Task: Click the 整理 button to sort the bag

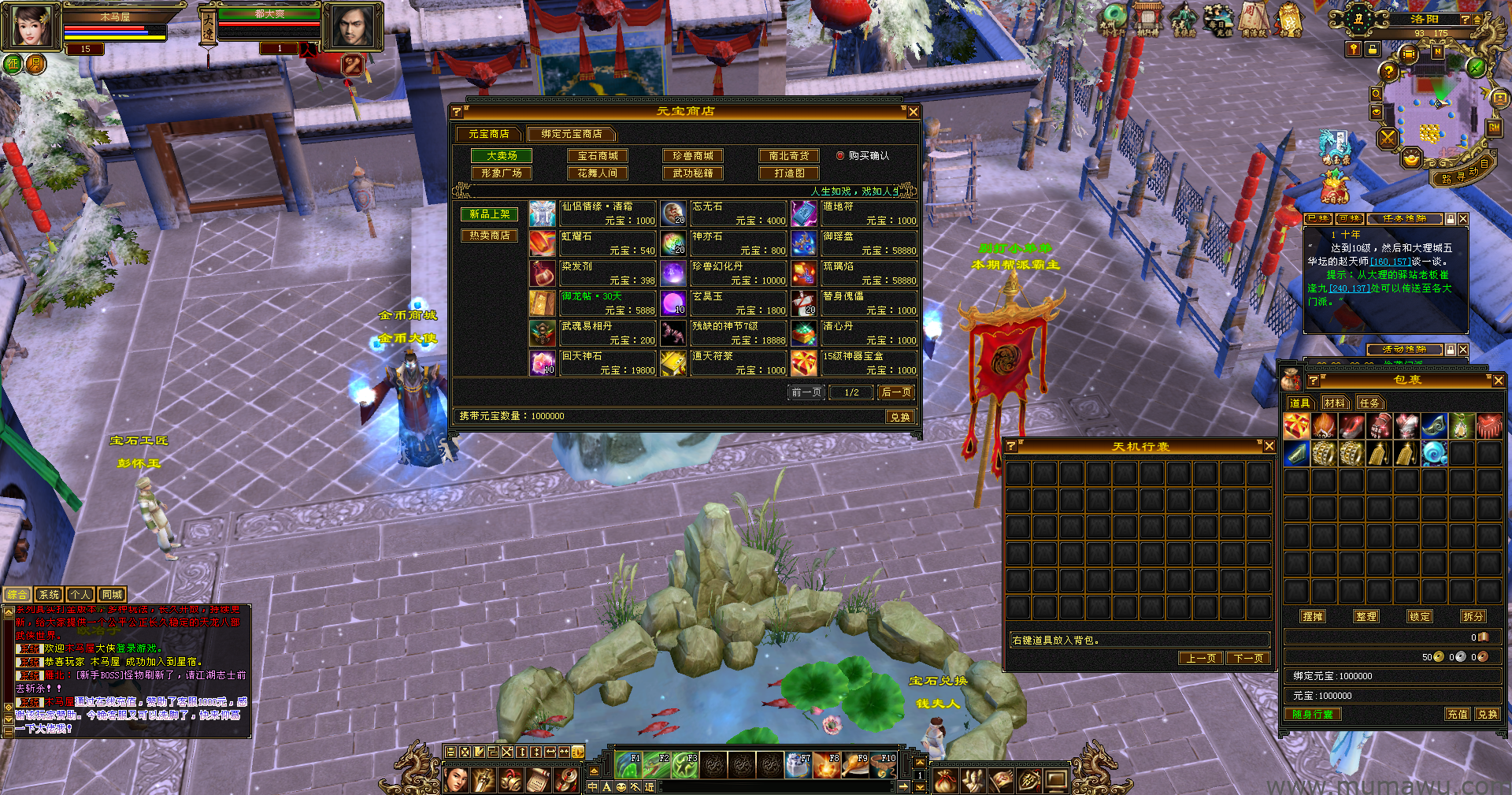Action: click(x=1366, y=617)
